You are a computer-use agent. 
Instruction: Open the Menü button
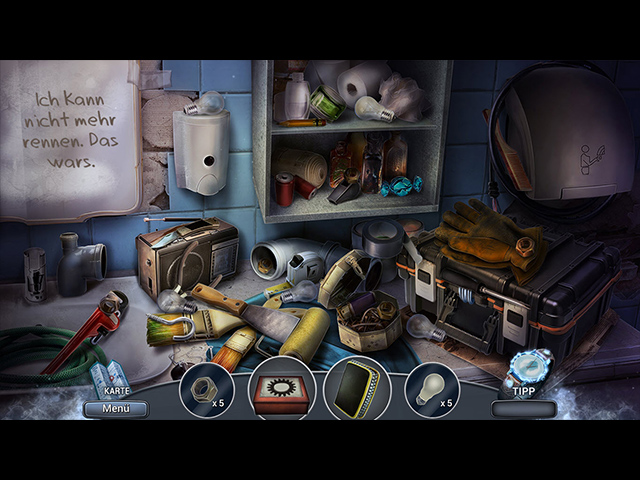pyautogui.click(x=116, y=409)
